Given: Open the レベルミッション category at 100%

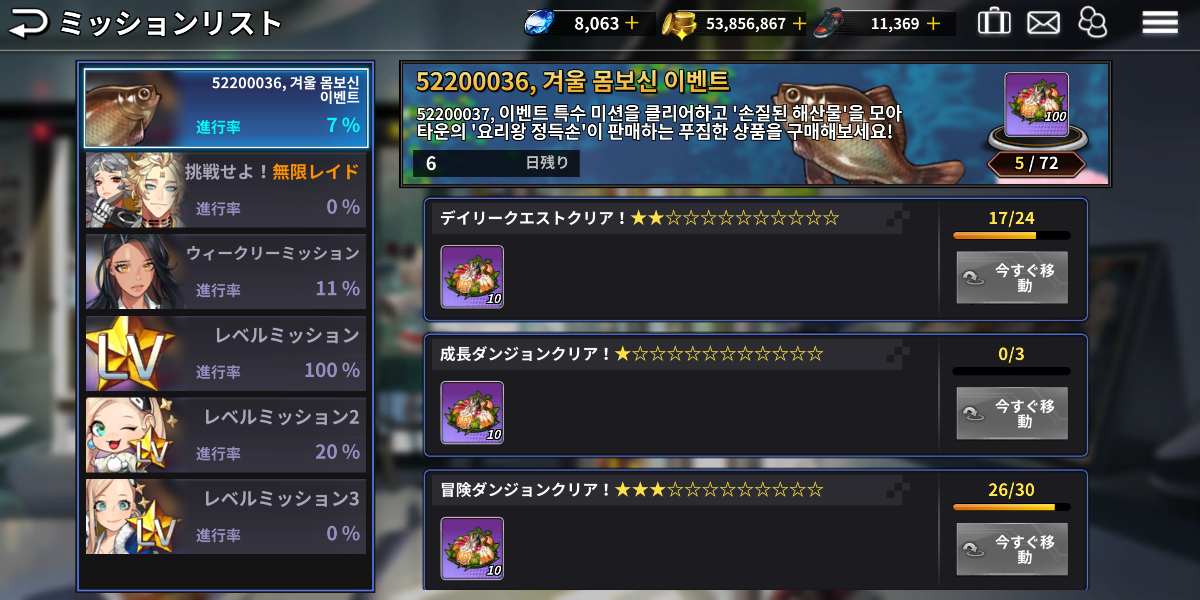Looking at the screenshot, I should pyautogui.click(x=225, y=354).
